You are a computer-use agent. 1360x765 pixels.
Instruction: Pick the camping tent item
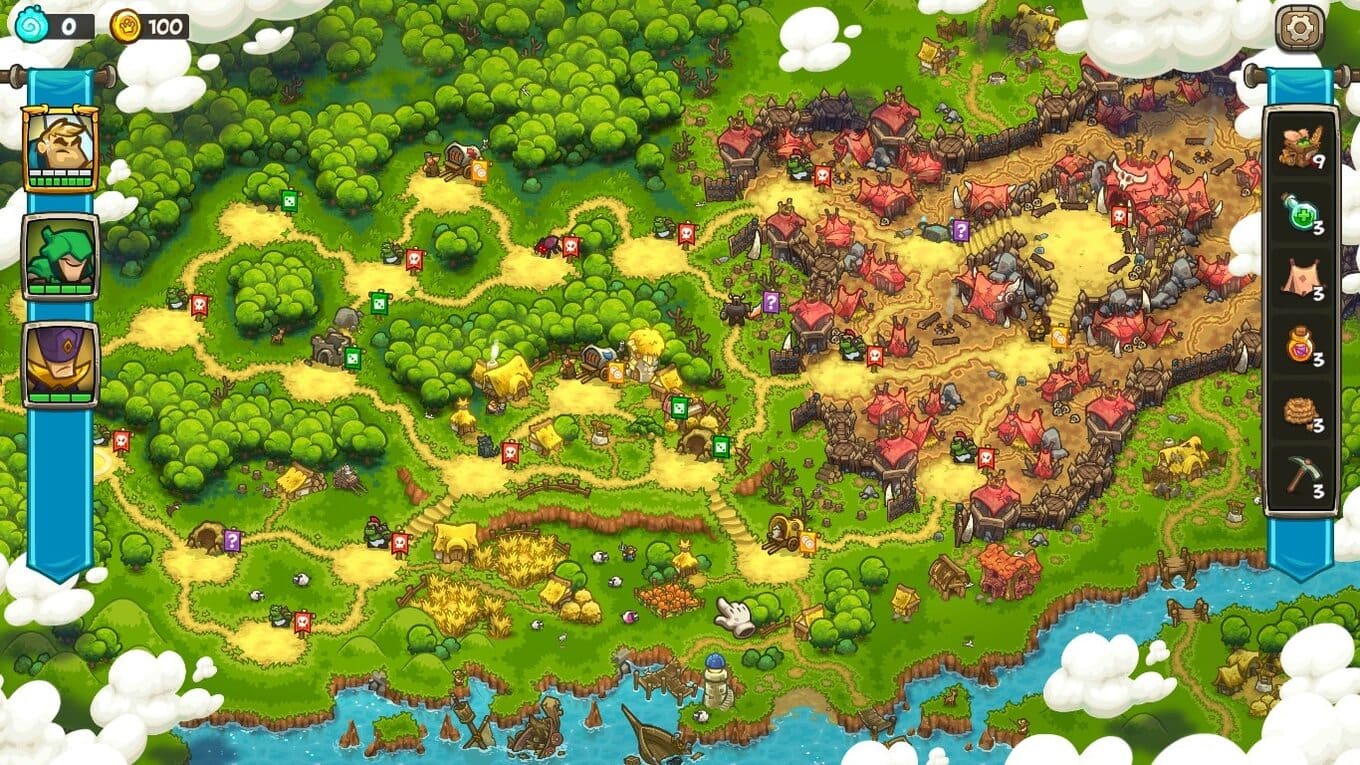coord(1300,278)
